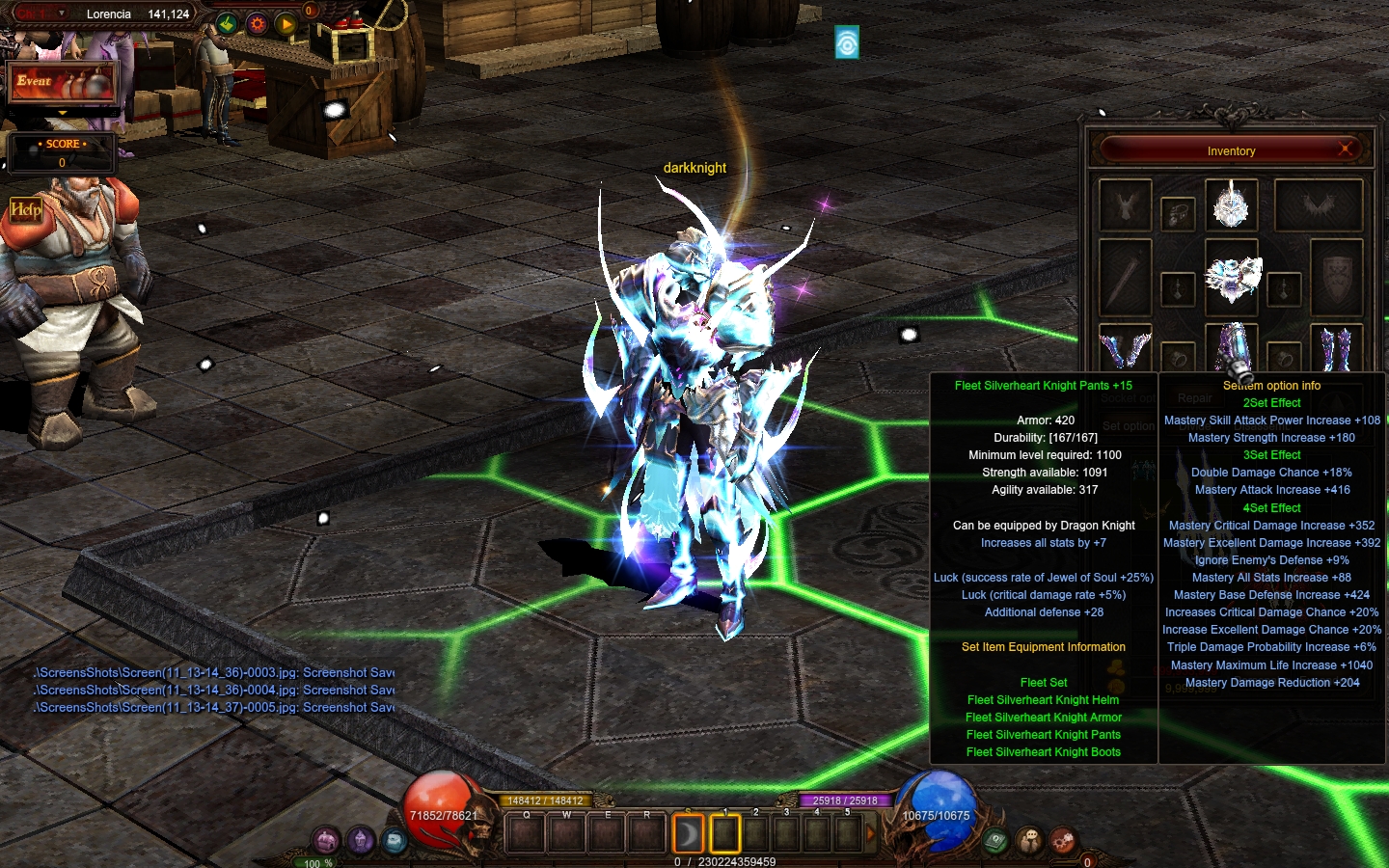This screenshot has width=1389, height=868.
Task: Click the empty sword weapon slot
Action: click(x=1125, y=278)
